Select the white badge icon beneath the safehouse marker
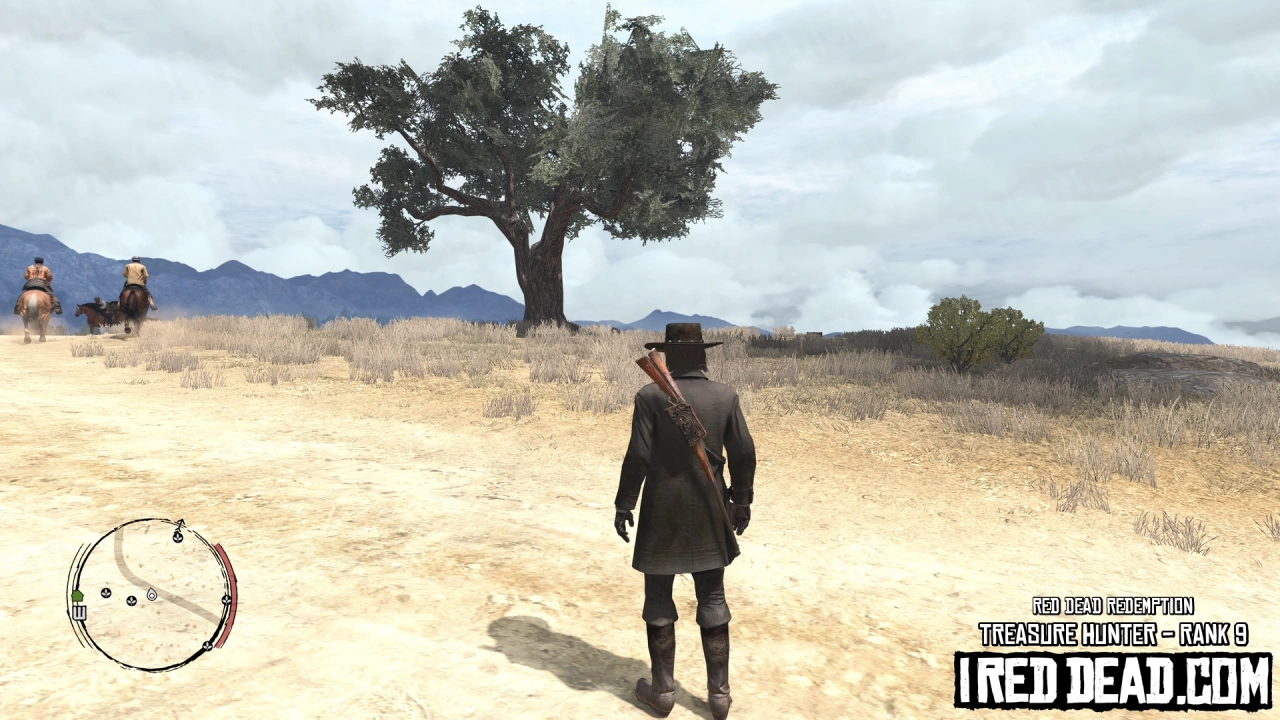The image size is (1280, 720). [x=79, y=612]
